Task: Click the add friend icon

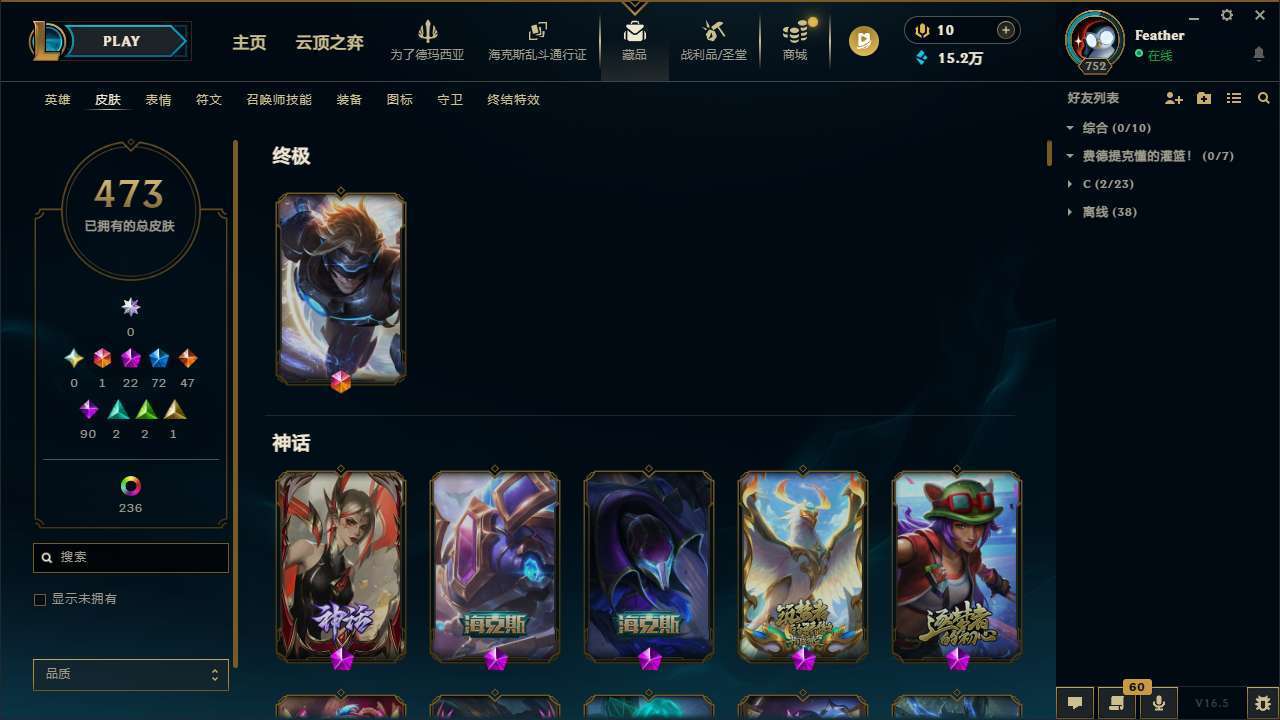Action: [1174, 98]
